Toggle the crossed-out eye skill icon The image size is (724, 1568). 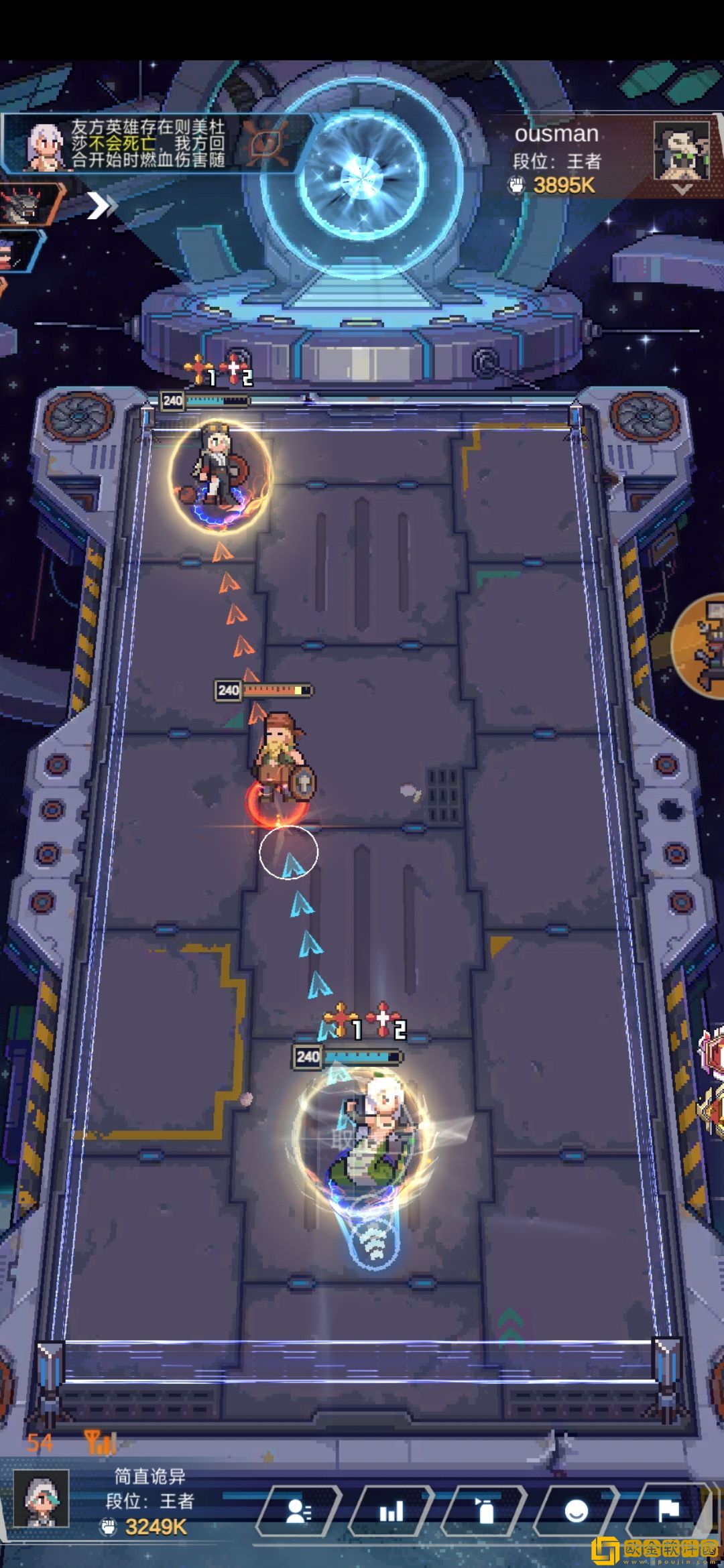267,142
